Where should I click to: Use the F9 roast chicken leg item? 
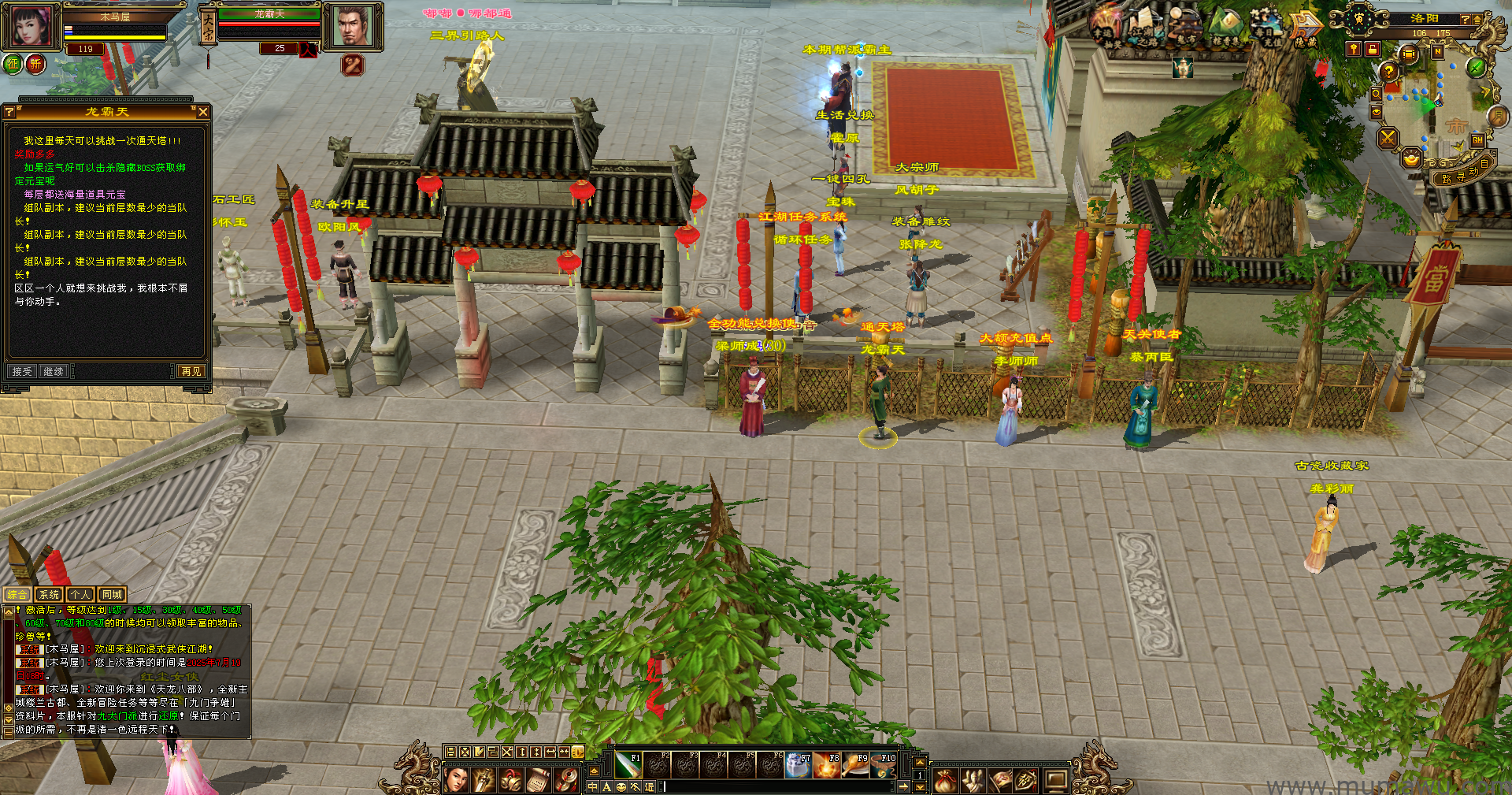(x=855, y=765)
